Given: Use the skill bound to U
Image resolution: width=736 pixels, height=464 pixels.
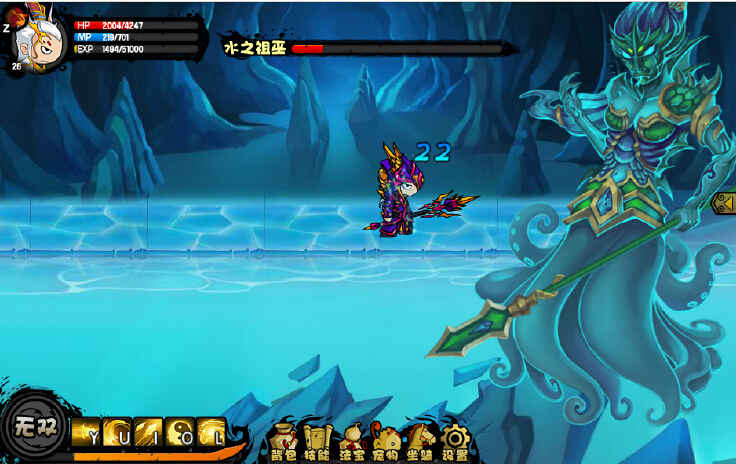Looking at the screenshot, I should (x=117, y=432).
